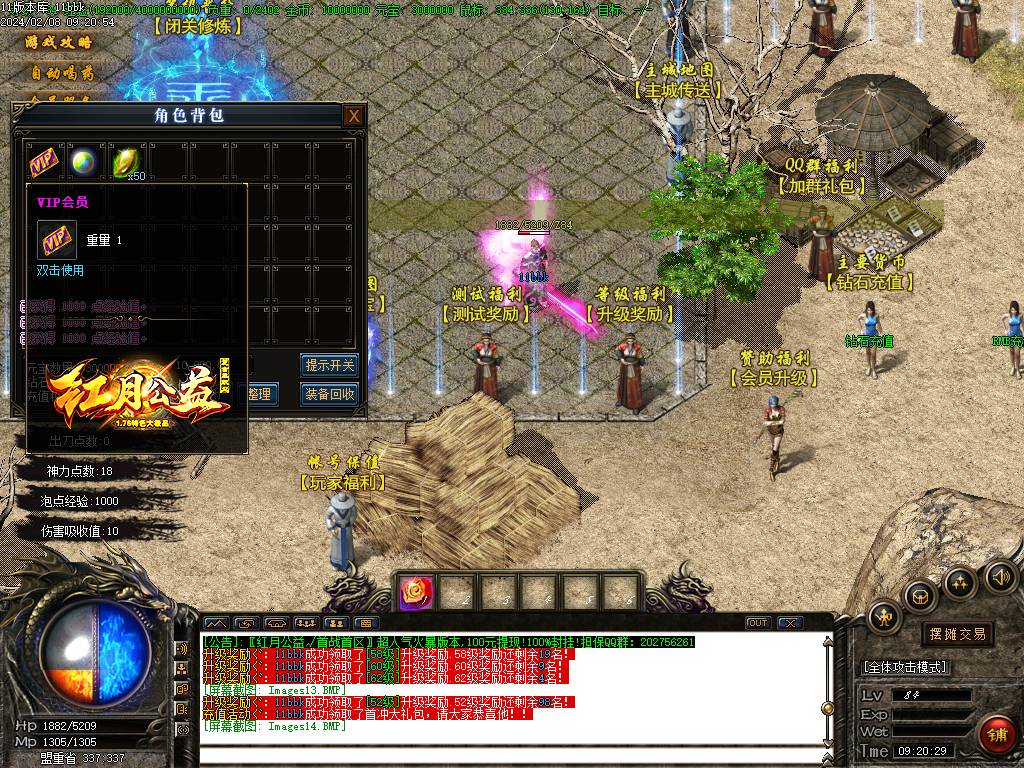1024x768 pixels.
Task: Click the 提示开关 button
Action: coord(329,365)
